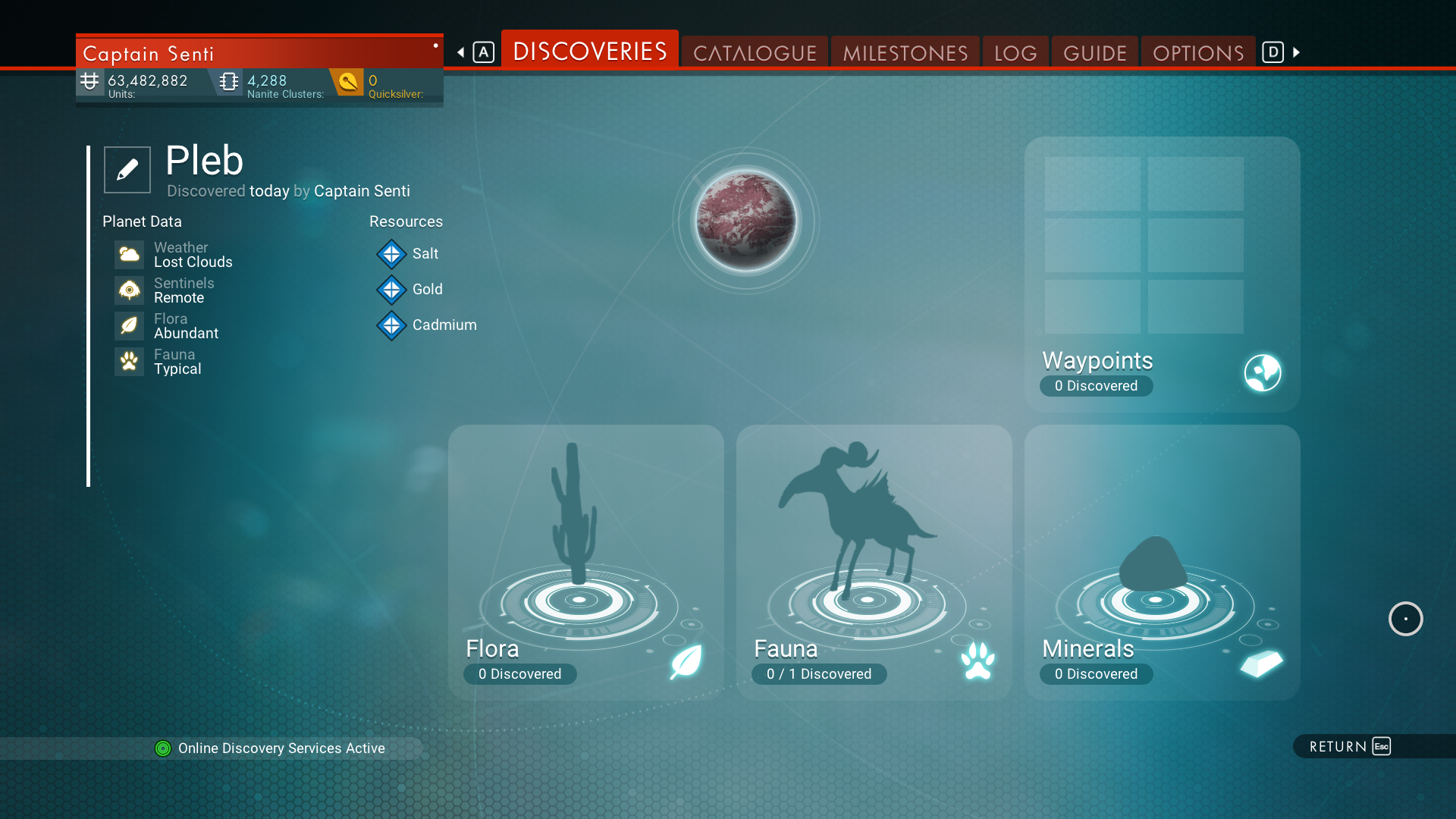Image resolution: width=1456 pixels, height=819 pixels.
Task: Open the Milestones tab
Action: click(905, 52)
